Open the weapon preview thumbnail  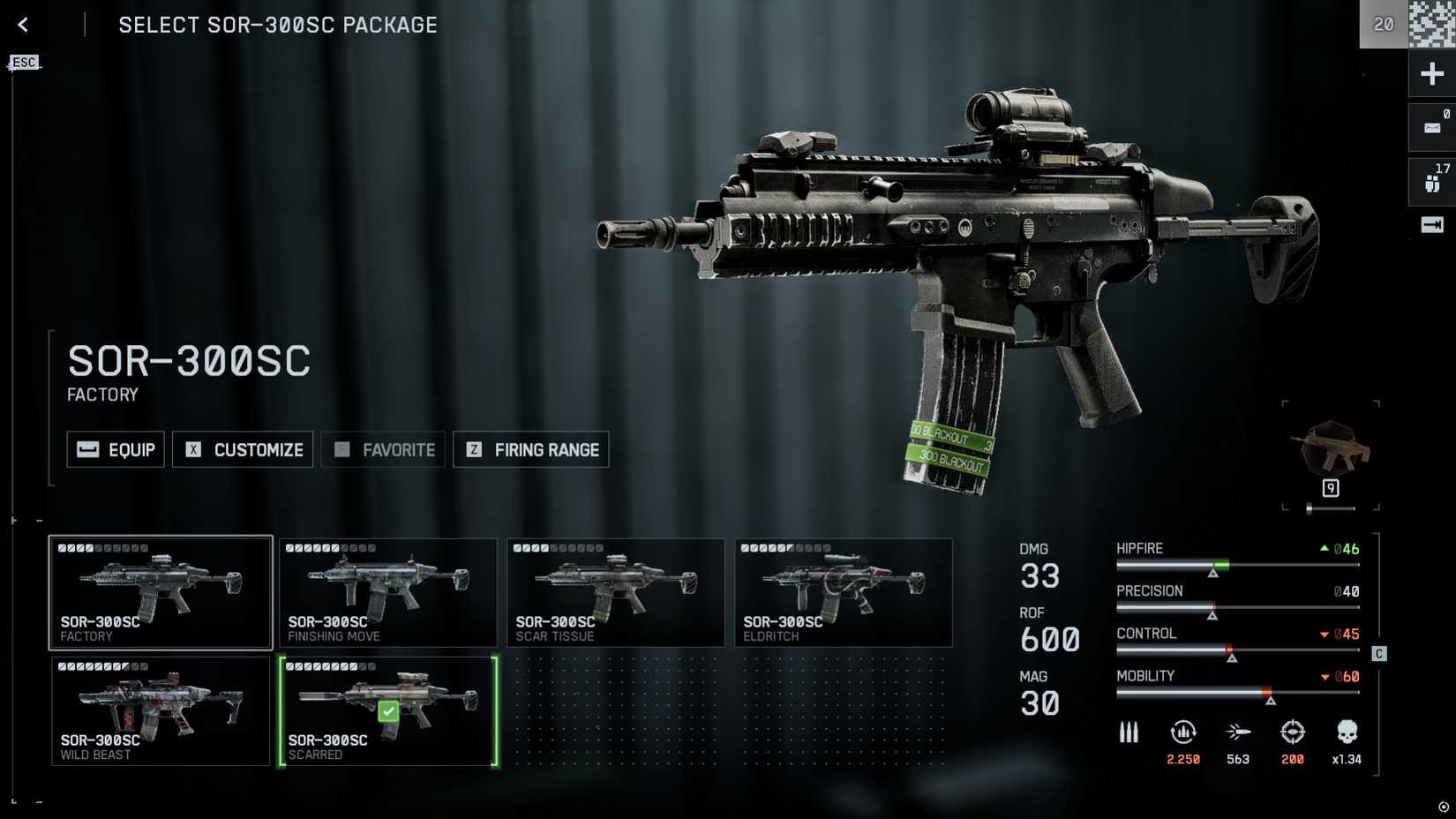tap(1330, 448)
